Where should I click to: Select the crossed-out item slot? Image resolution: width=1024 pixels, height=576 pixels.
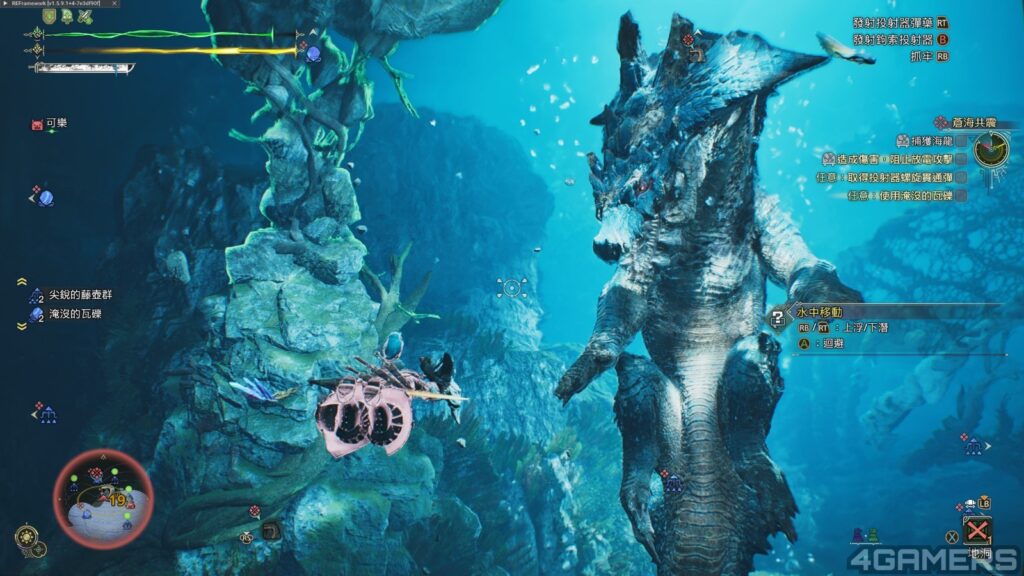click(x=976, y=530)
